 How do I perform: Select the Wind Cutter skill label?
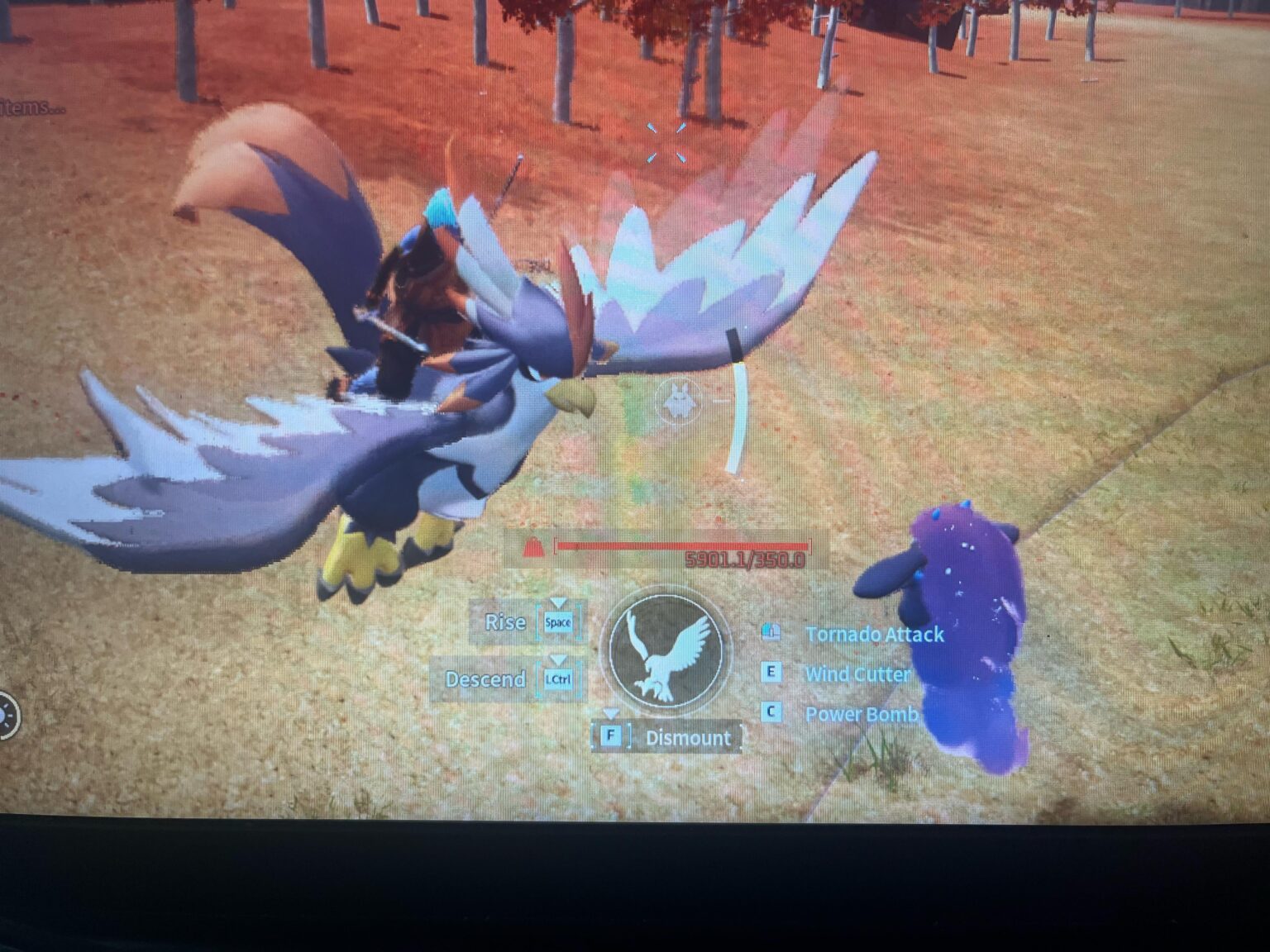[x=857, y=674]
